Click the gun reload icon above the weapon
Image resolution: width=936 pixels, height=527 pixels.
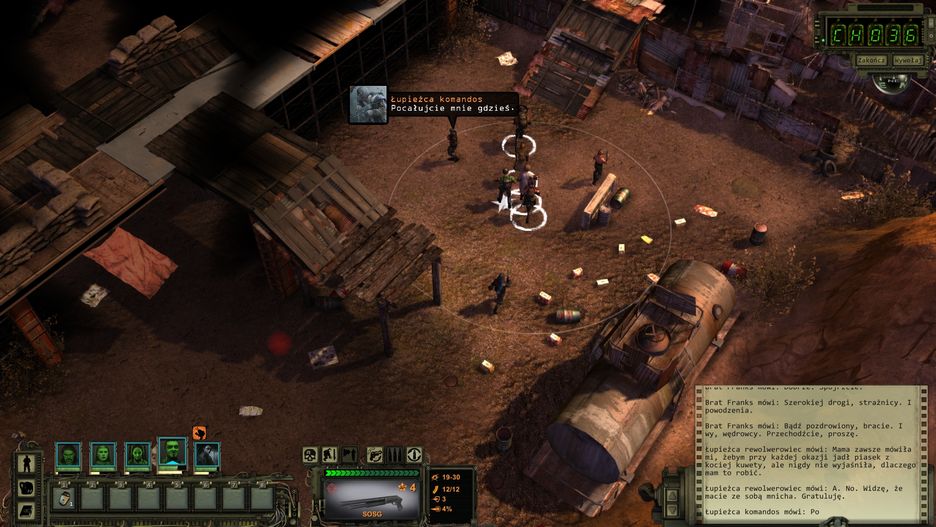click(x=375, y=455)
